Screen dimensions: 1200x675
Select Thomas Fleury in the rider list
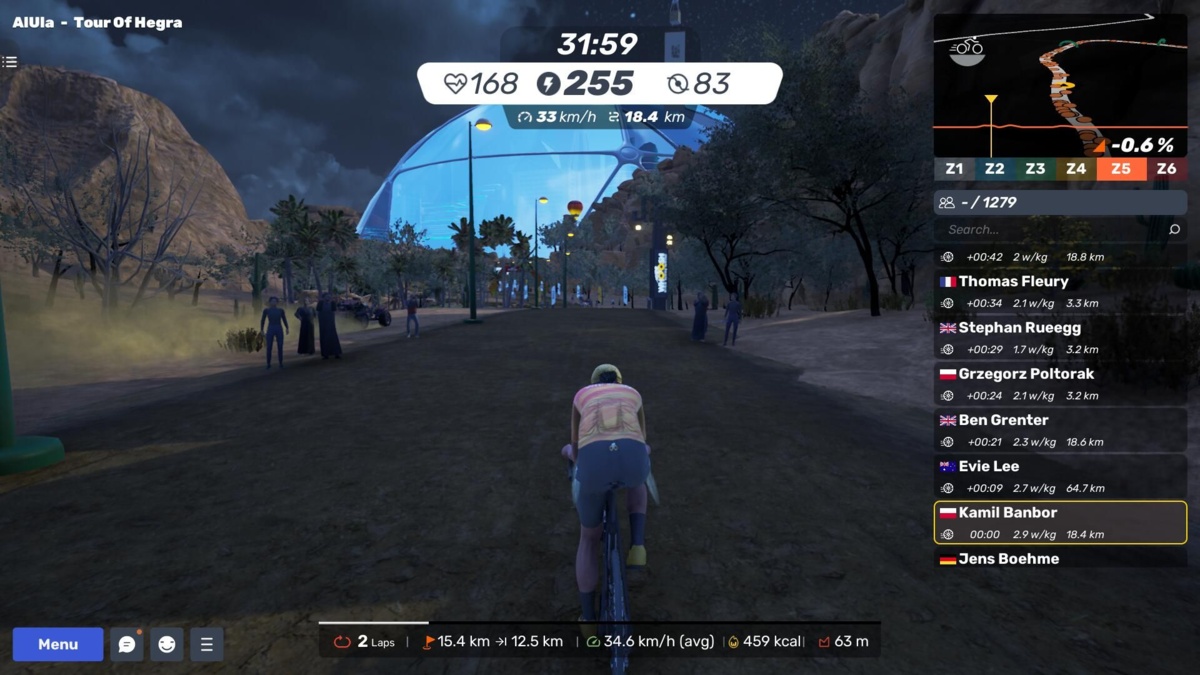(x=1060, y=291)
